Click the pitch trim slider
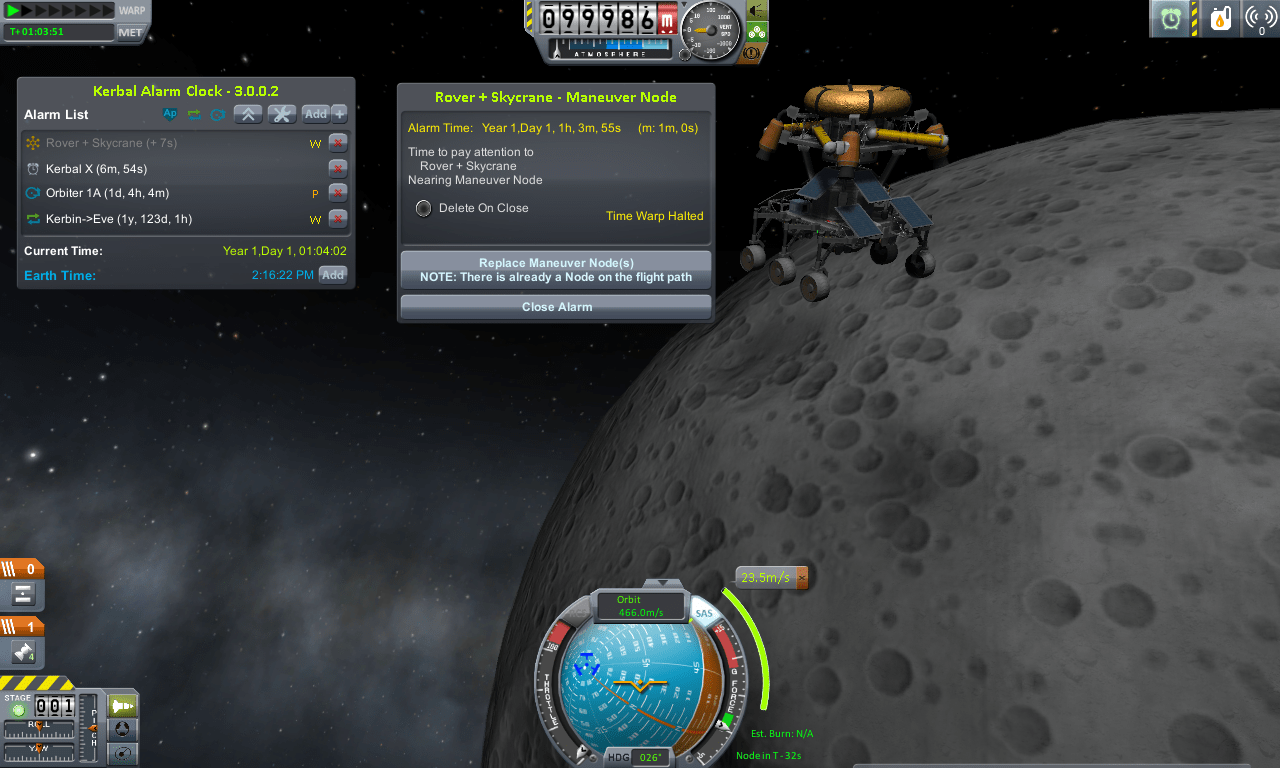 coord(94,729)
